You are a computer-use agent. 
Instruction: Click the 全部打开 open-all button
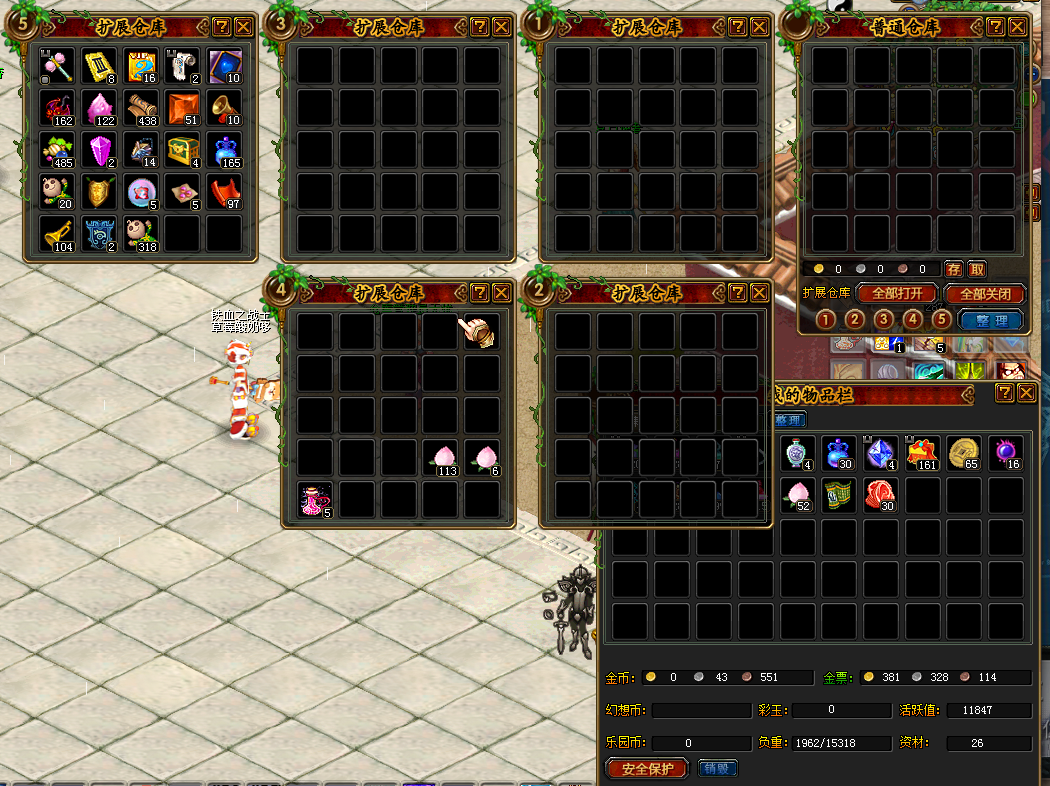pyautogui.click(x=897, y=294)
